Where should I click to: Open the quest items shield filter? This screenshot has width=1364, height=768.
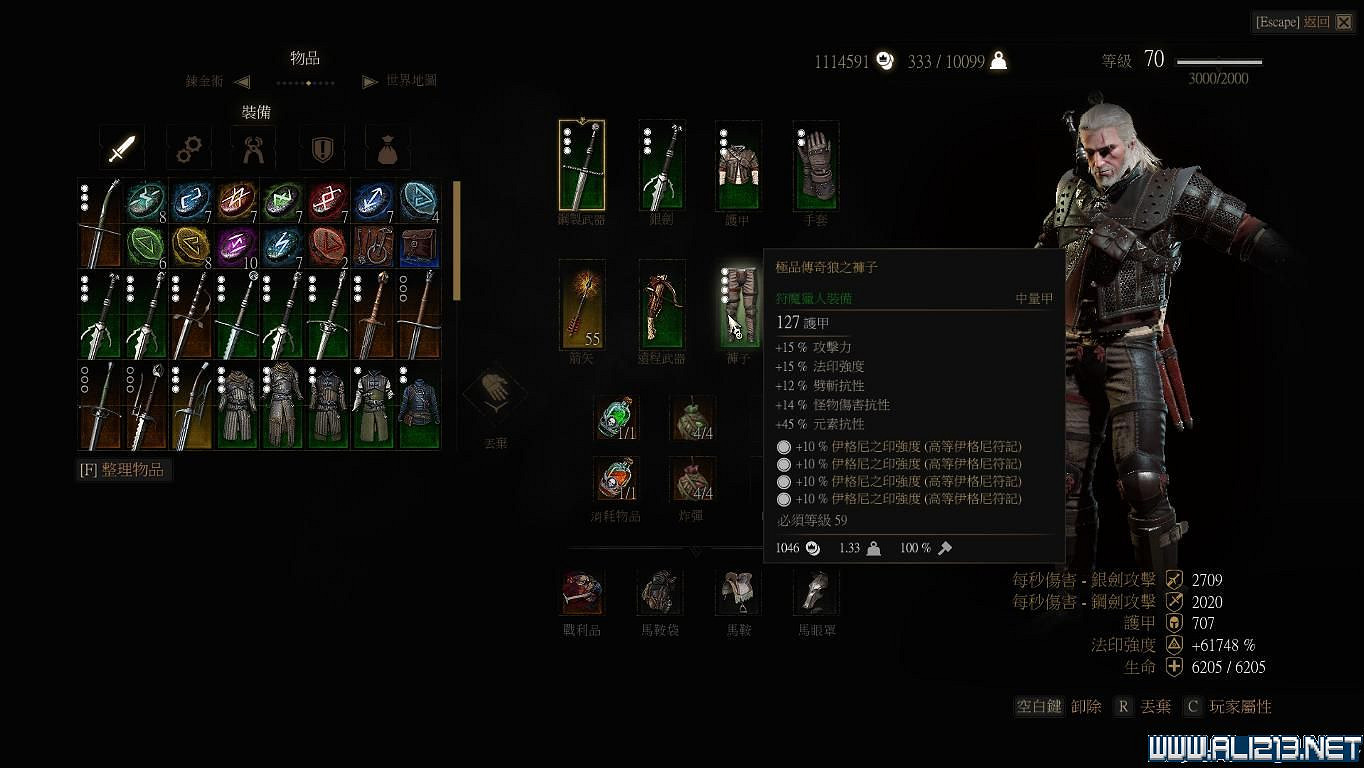coord(321,147)
